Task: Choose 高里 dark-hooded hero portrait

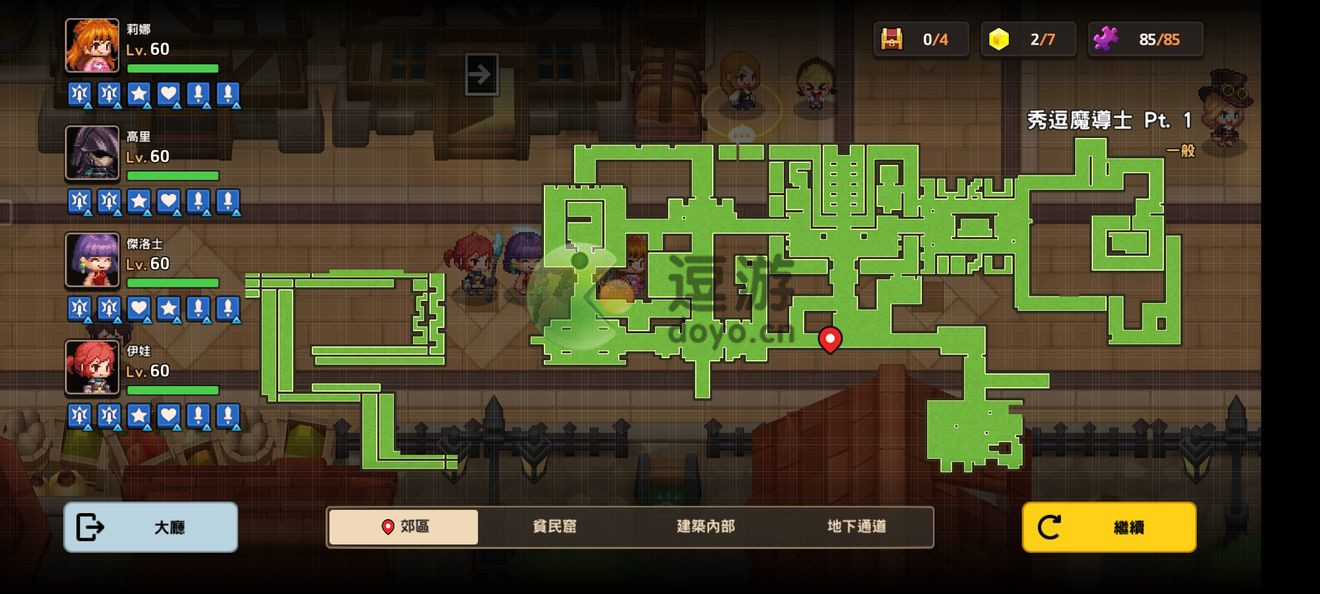Action: point(92,153)
